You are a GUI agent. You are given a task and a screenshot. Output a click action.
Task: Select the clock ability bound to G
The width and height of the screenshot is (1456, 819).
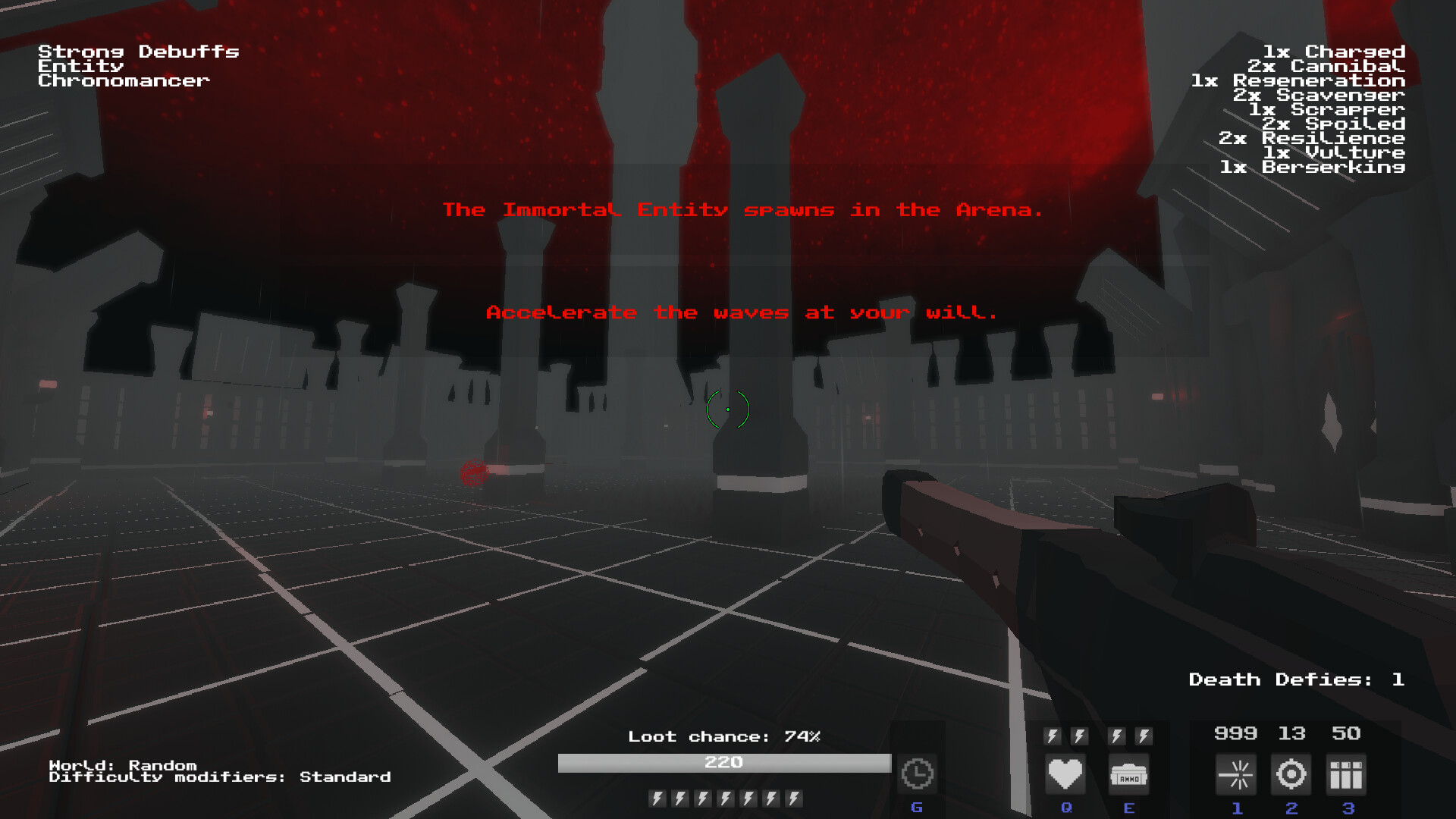[917, 773]
